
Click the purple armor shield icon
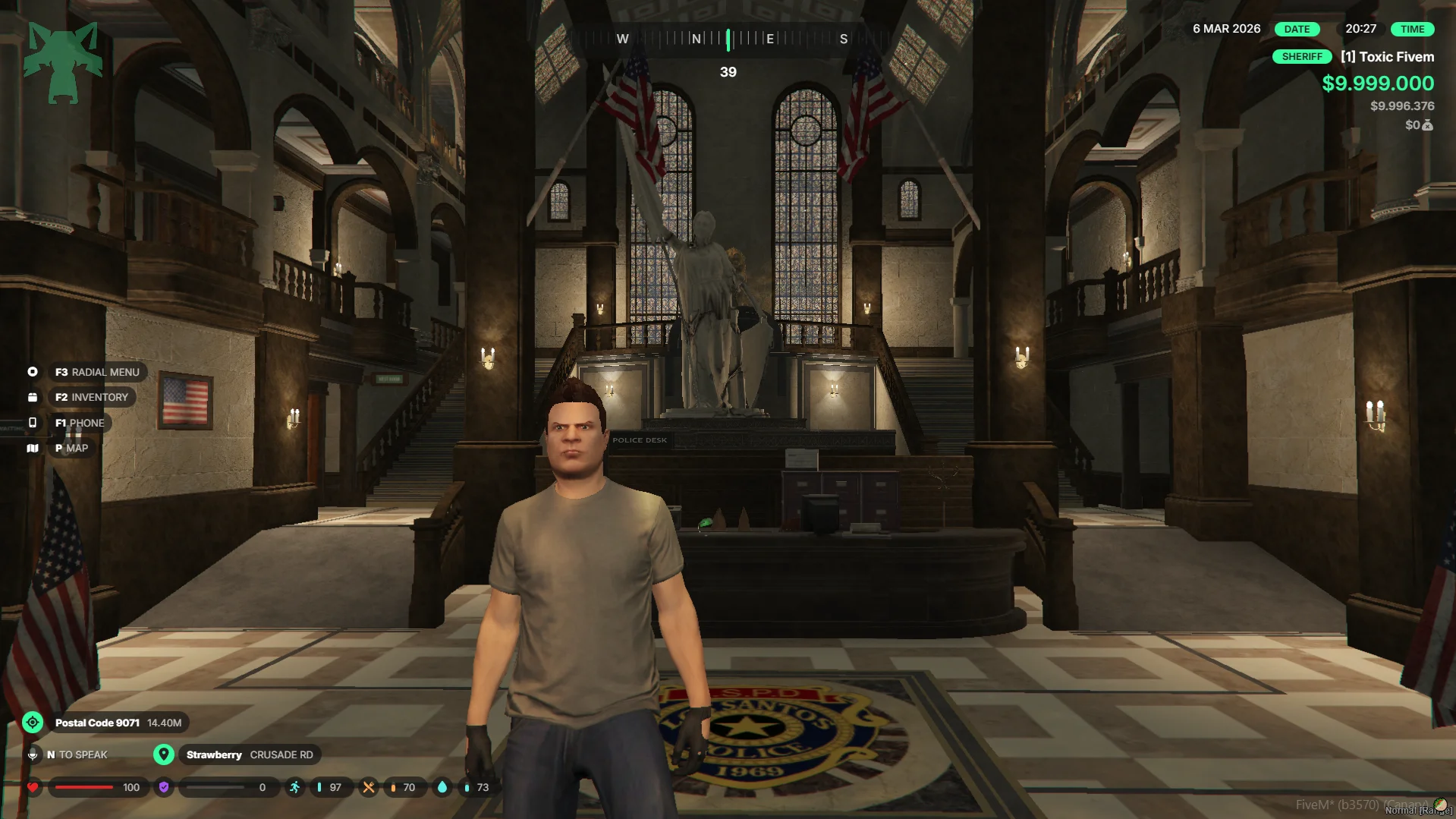pyautogui.click(x=163, y=787)
